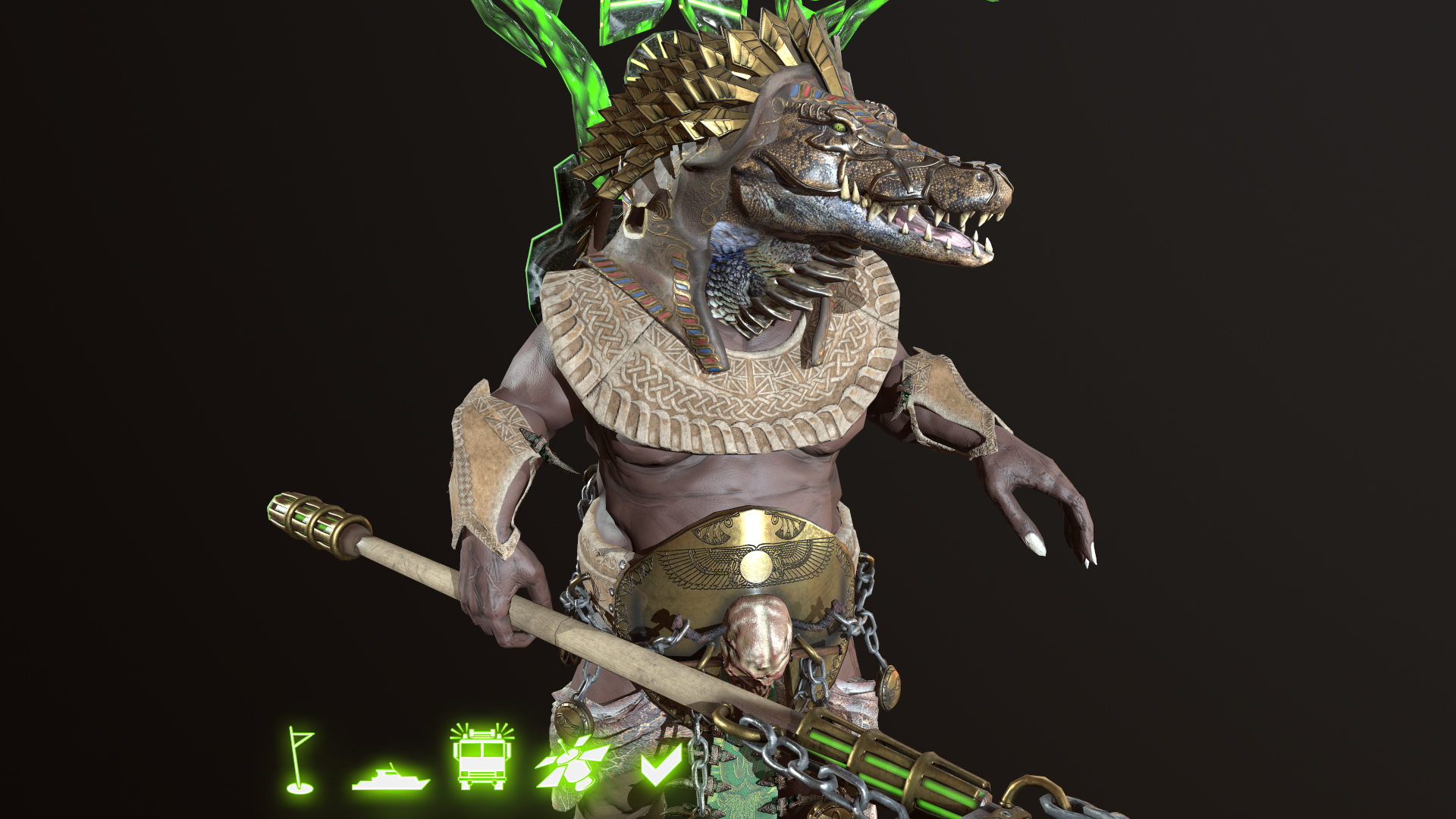This screenshot has height=819, width=1456.
Task: Click the glowing checkmark icon
Action: [661, 765]
